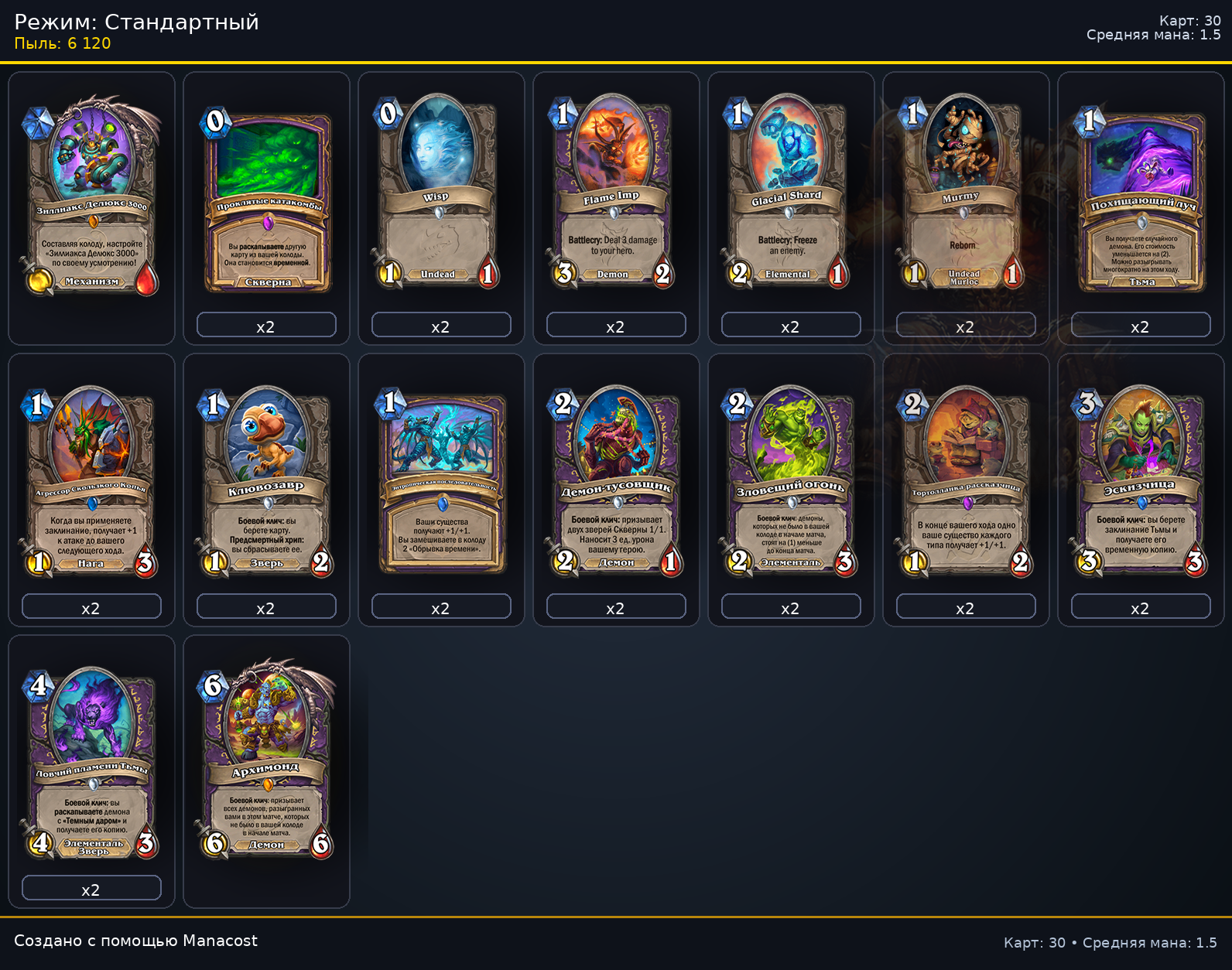Click the Создано с помощью Manacost link
Screen dimensions: 1232x970
(x=138, y=941)
